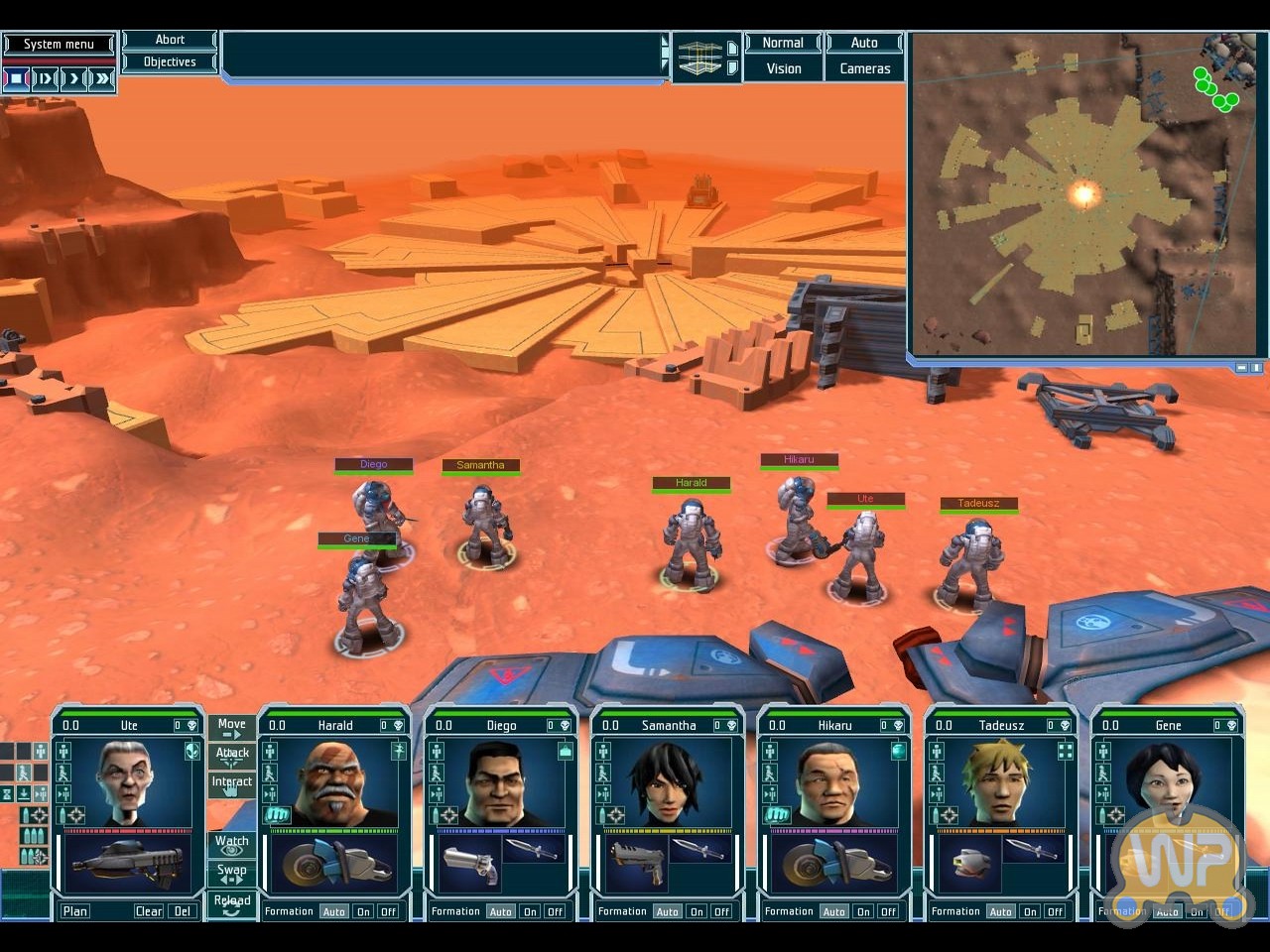Open the Cameras options
The height and width of the screenshot is (952, 1270).
click(864, 68)
